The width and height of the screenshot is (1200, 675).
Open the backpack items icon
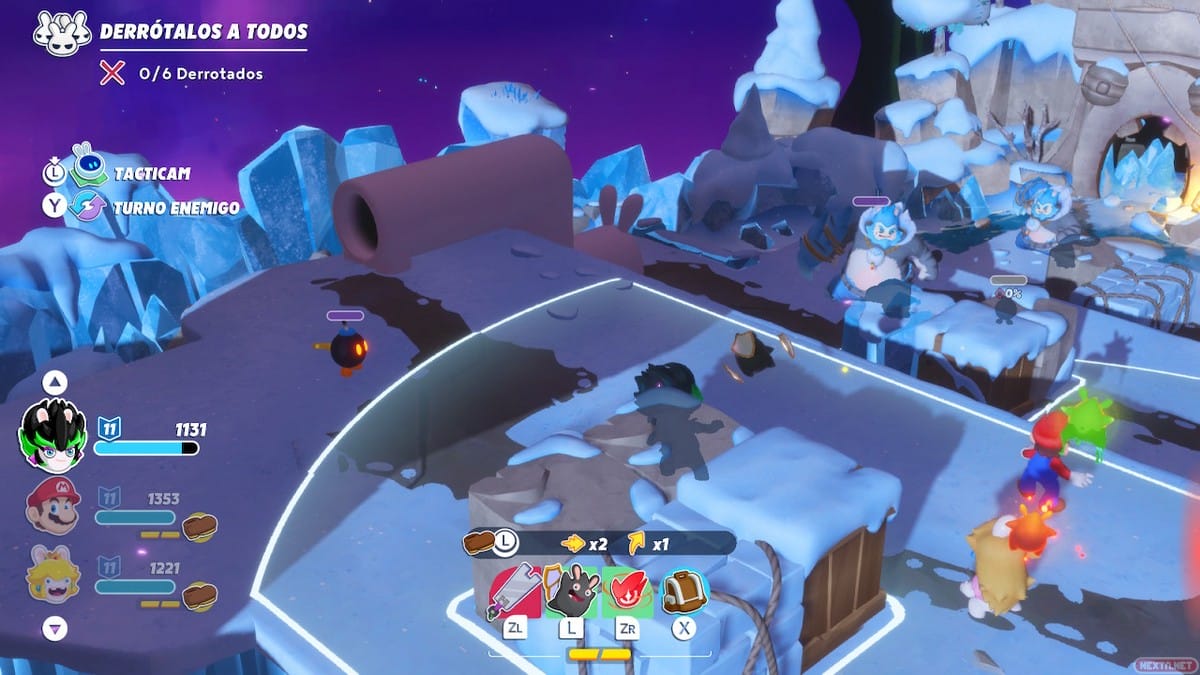685,592
